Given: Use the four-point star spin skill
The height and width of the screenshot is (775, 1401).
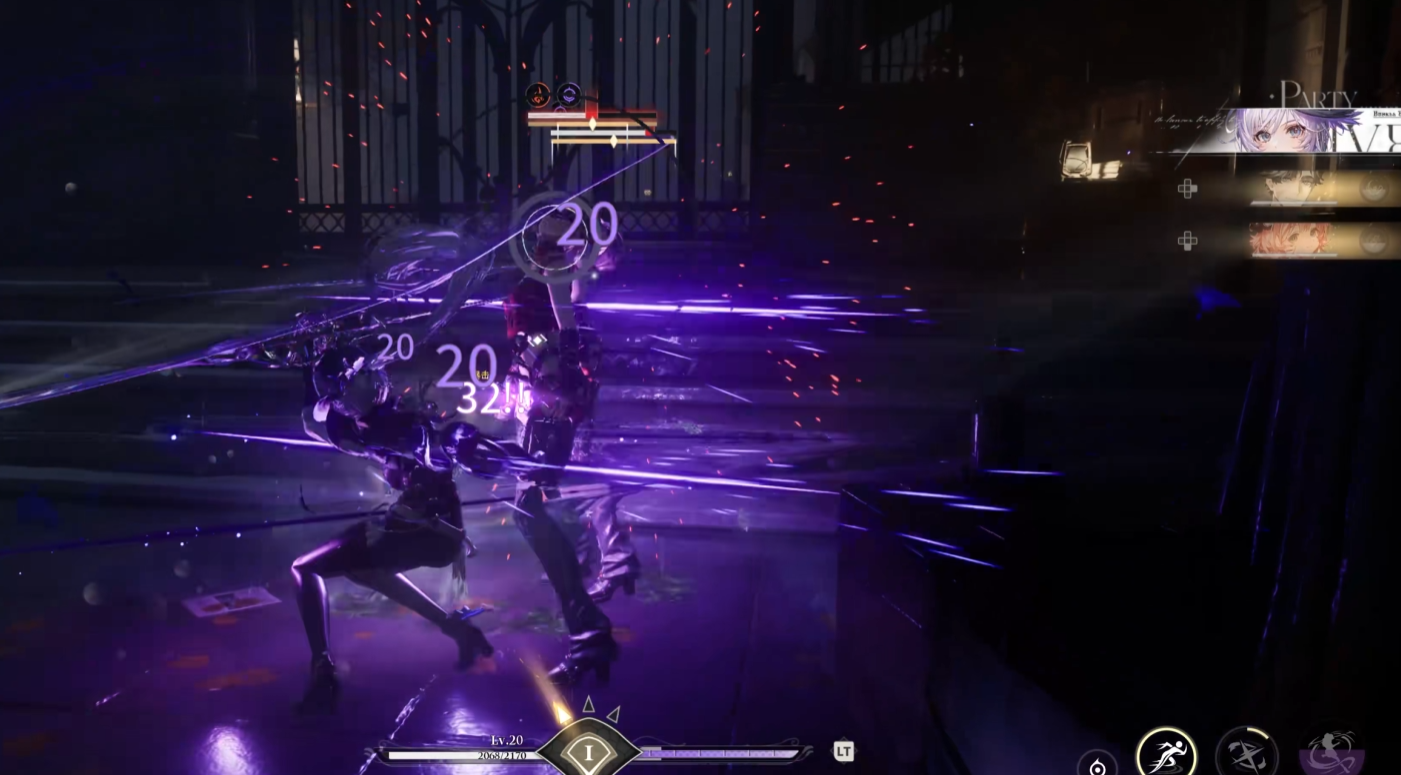Looking at the screenshot, I should coord(1246,753).
